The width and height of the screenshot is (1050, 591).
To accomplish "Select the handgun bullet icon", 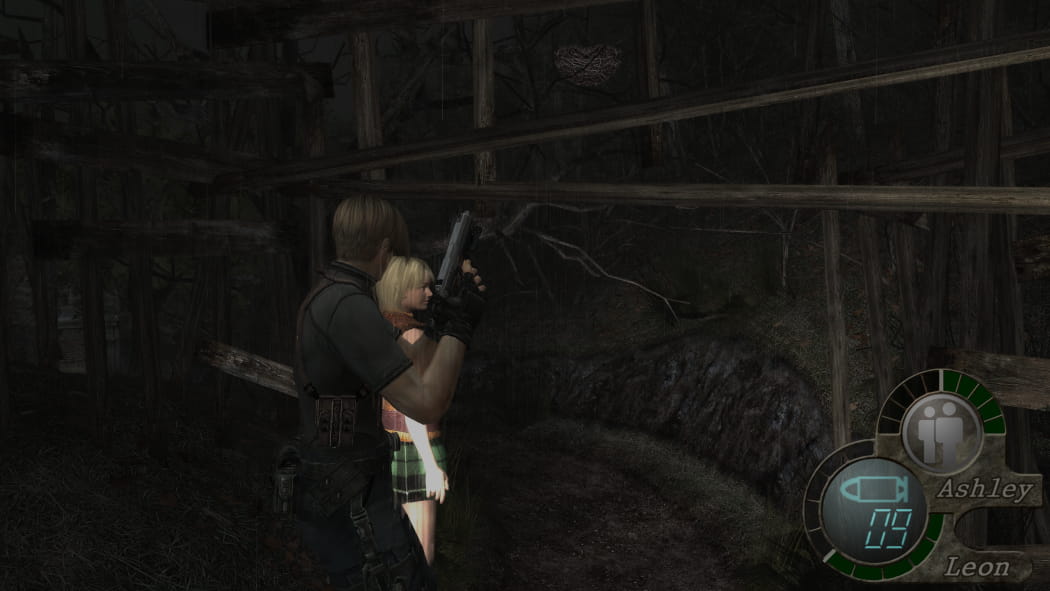I will 871,489.
